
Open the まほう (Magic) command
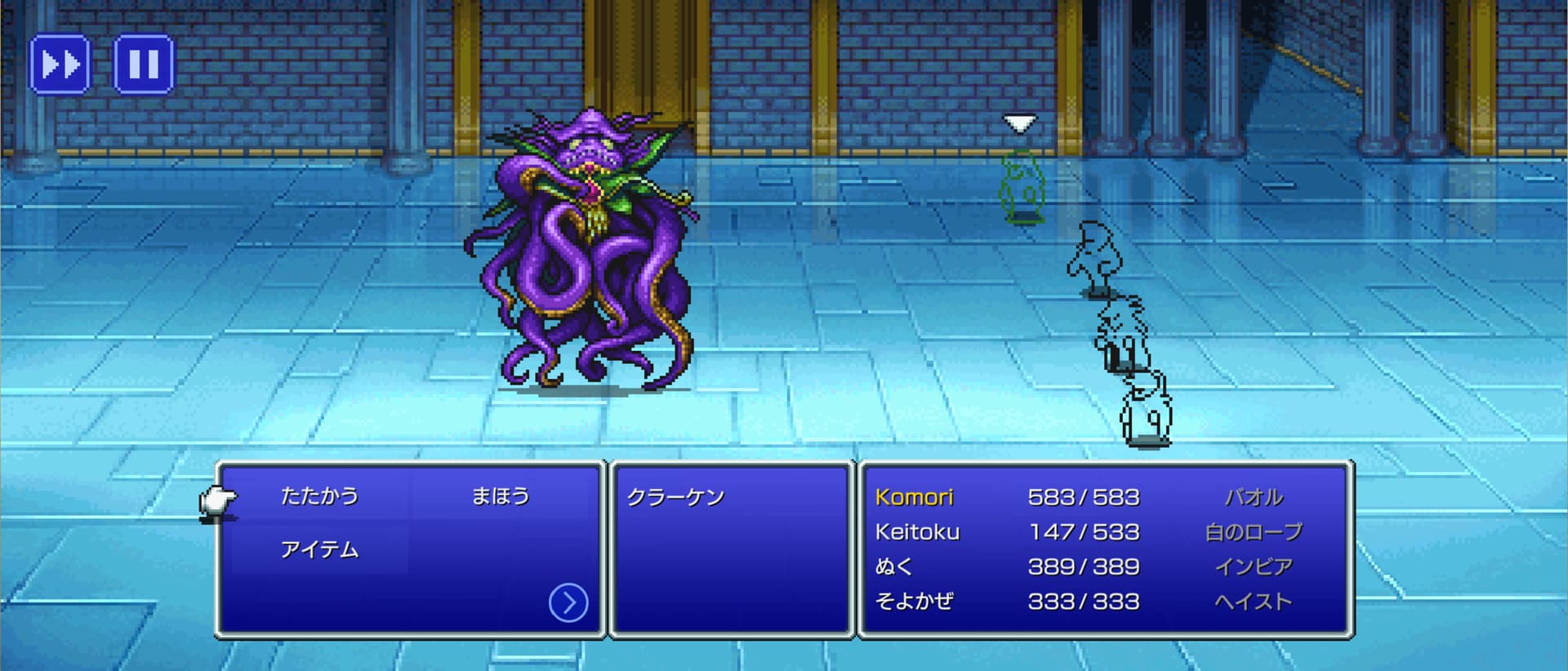click(x=500, y=496)
